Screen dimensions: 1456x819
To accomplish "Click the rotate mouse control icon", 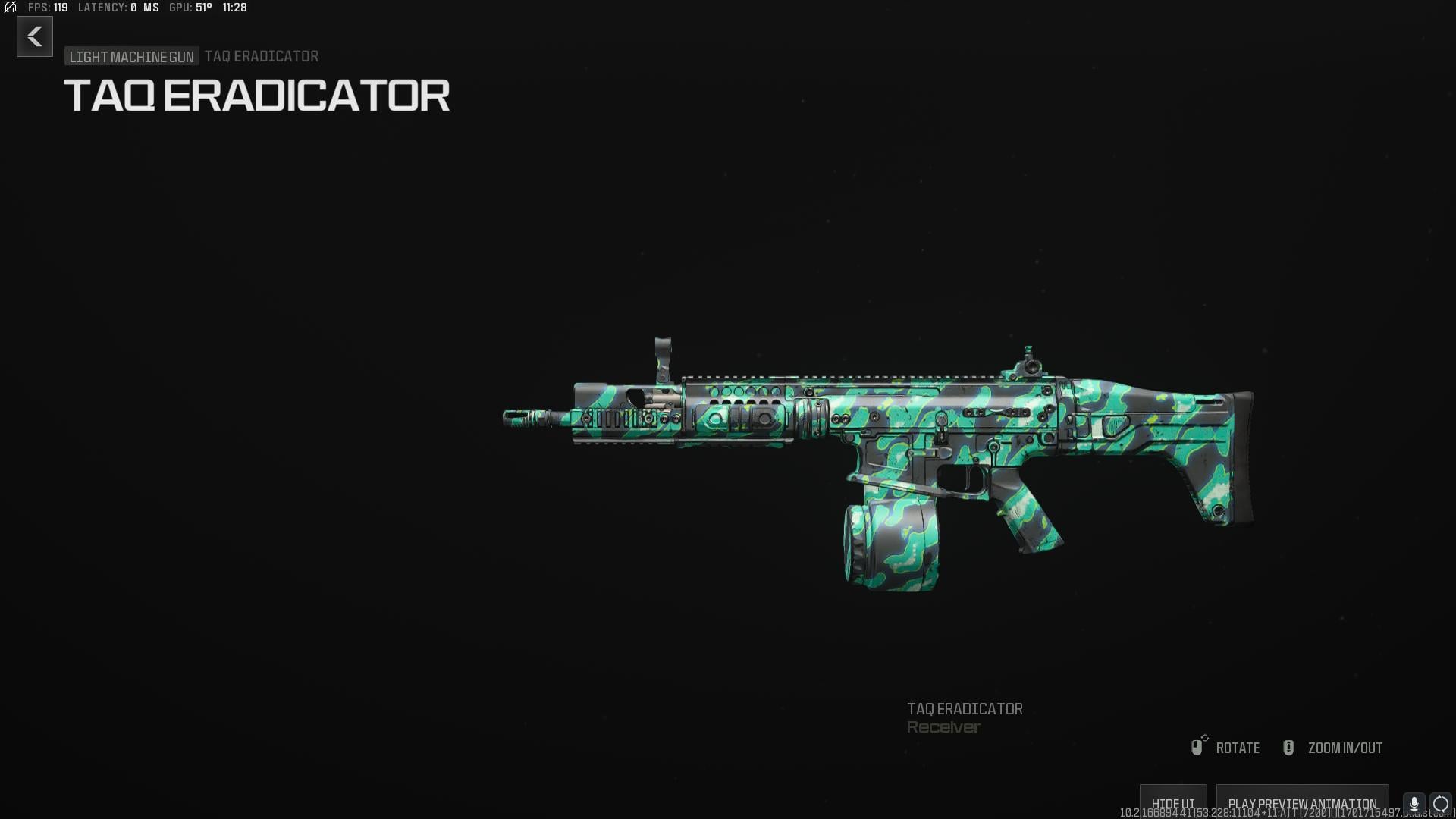I will coord(1198,747).
